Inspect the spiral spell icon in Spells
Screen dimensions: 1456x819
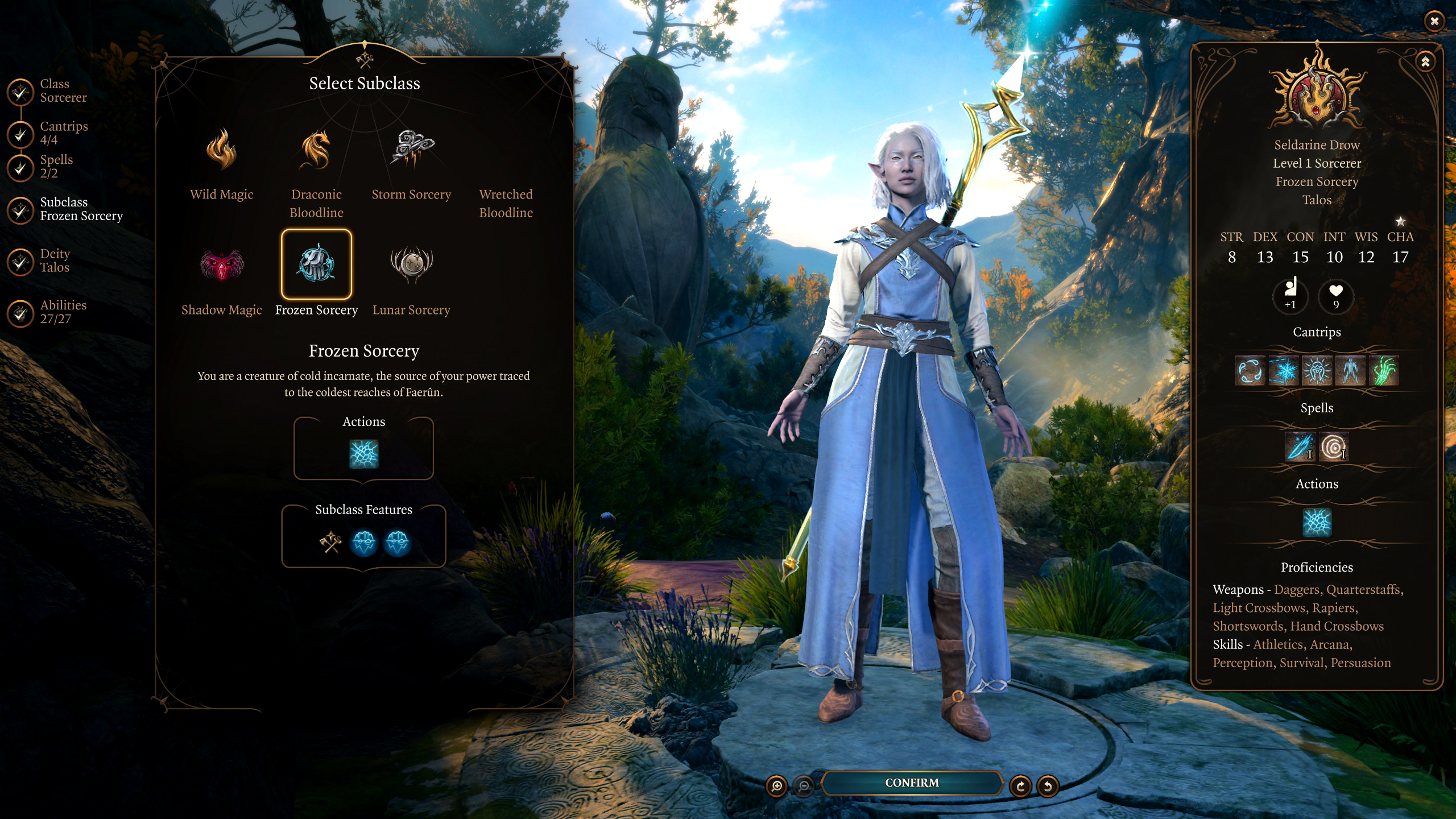tap(1334, 447)
